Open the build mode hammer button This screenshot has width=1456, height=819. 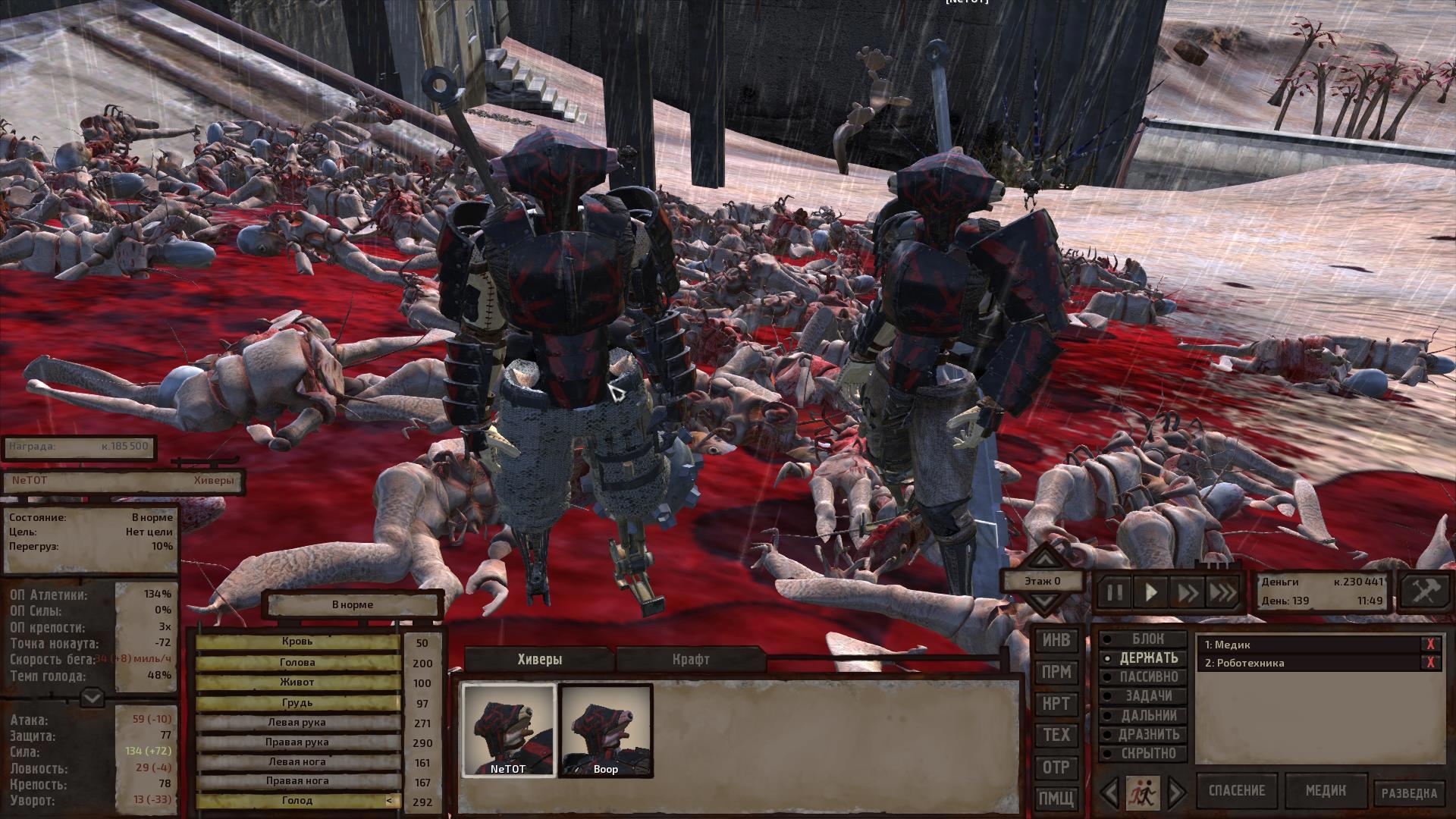tap(1424, 591)
